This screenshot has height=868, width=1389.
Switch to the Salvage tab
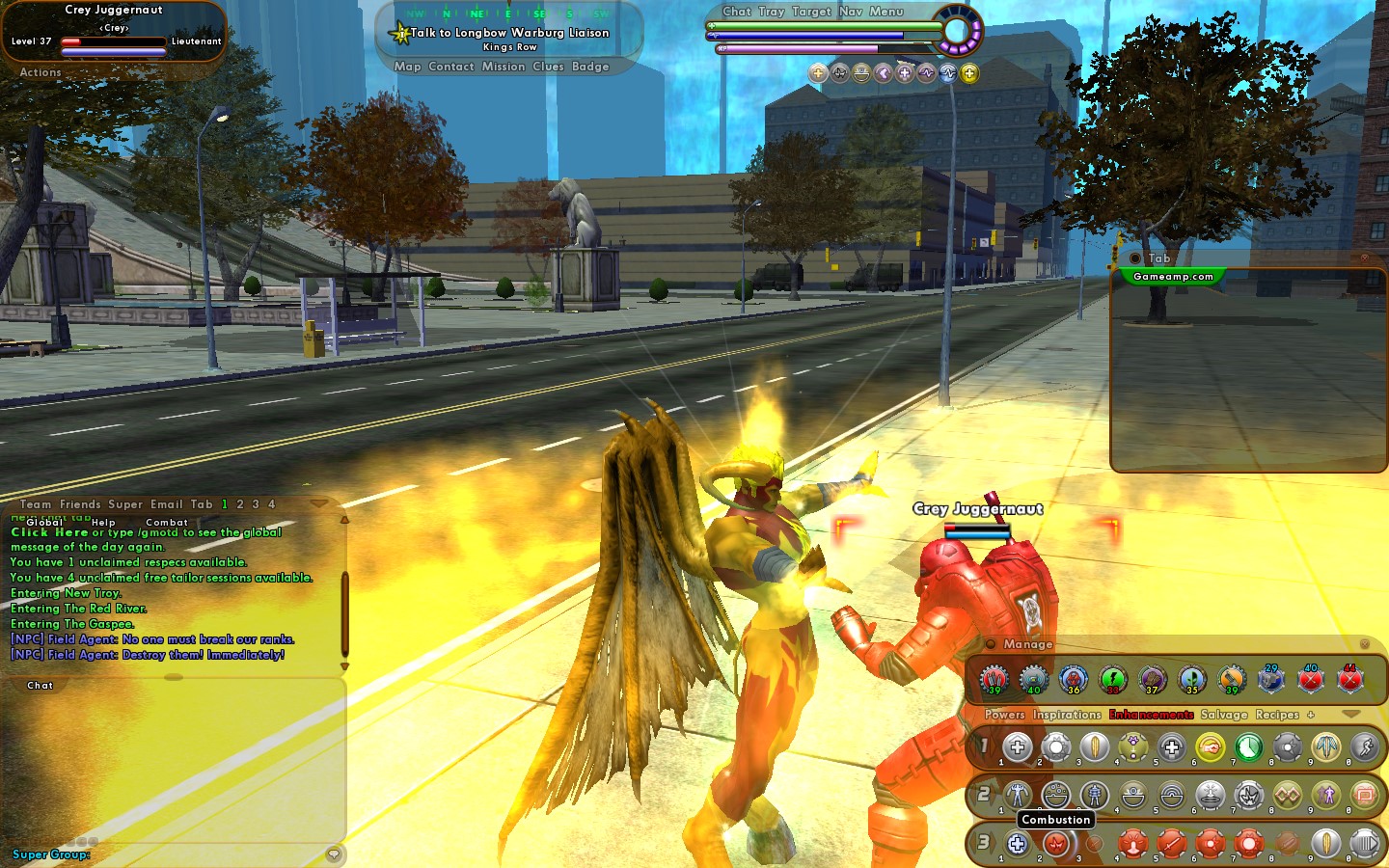1223,715
